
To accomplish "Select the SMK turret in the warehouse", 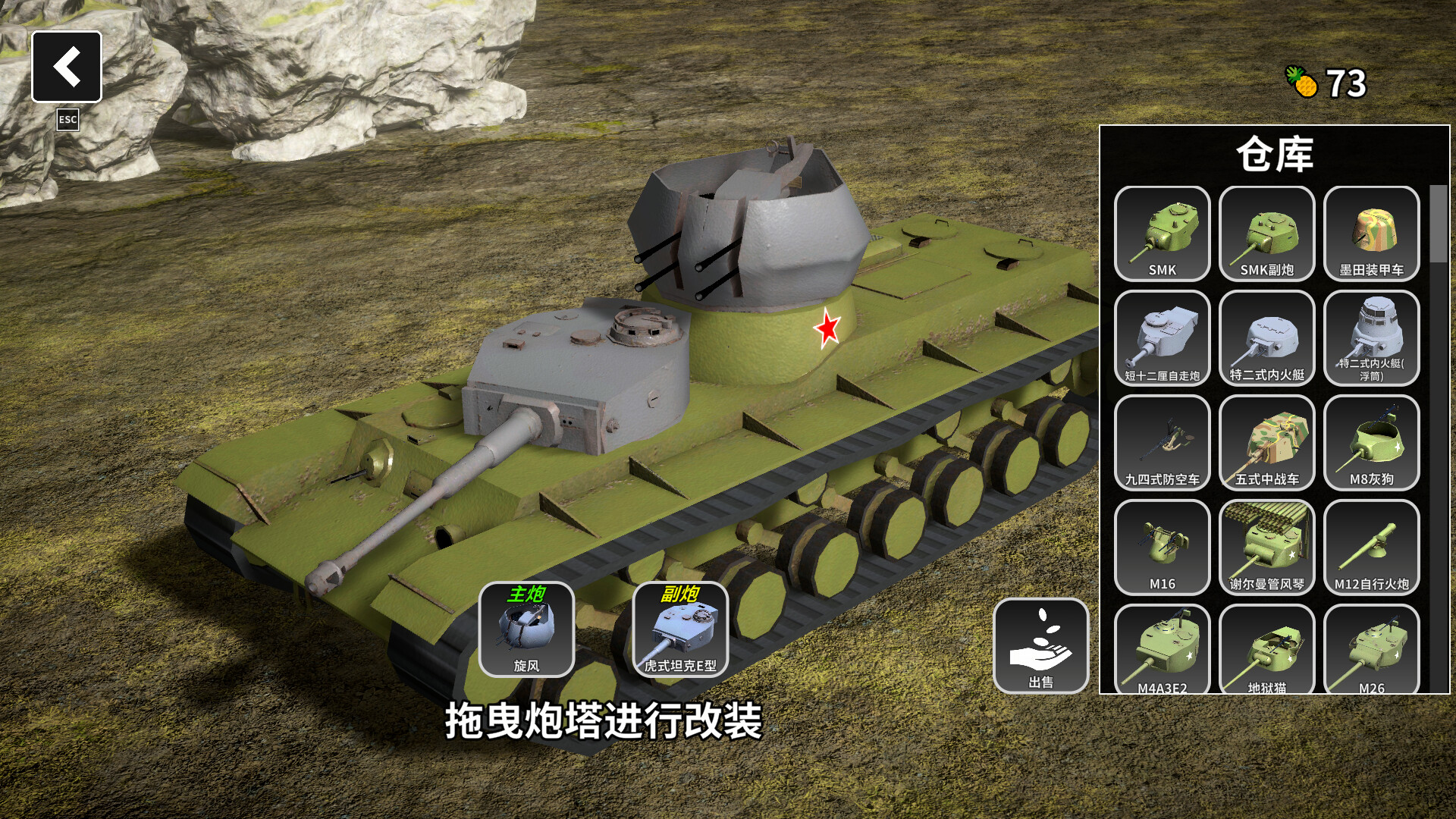I will pos(1163,235).
